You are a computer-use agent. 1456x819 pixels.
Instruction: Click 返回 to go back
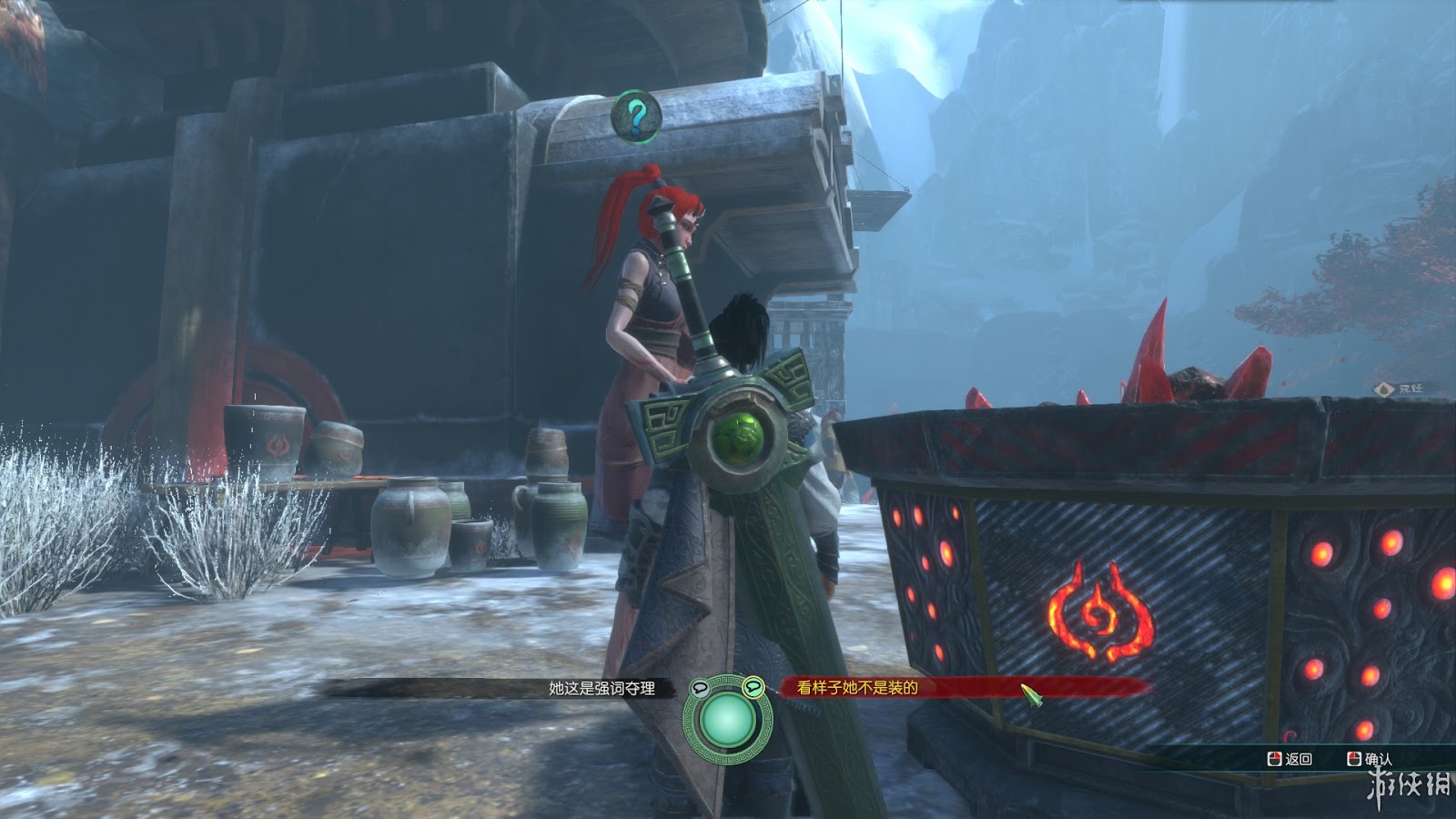(x=1290, y=759)
